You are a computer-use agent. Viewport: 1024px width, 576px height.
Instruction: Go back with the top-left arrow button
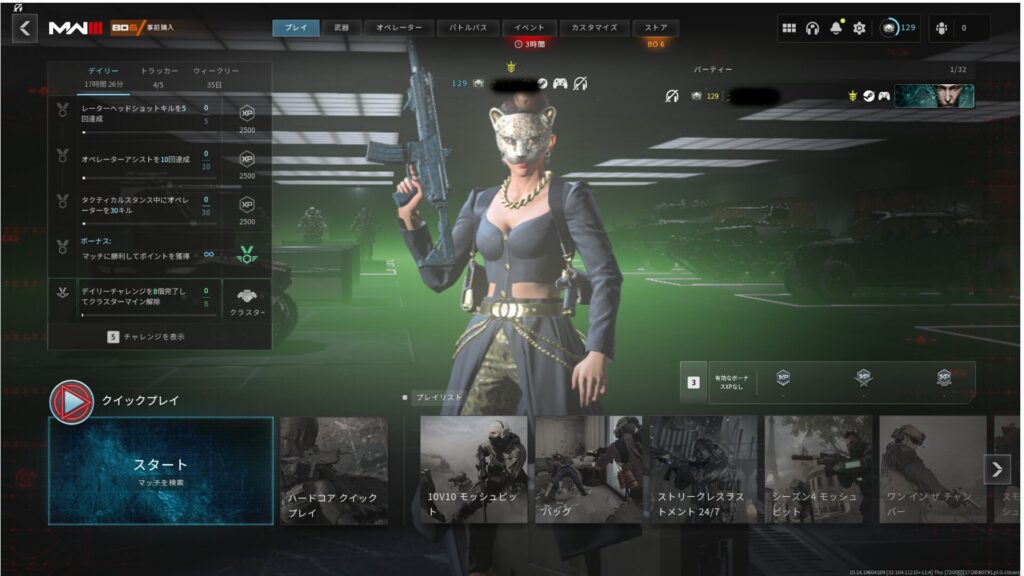(x=25, y=28)
